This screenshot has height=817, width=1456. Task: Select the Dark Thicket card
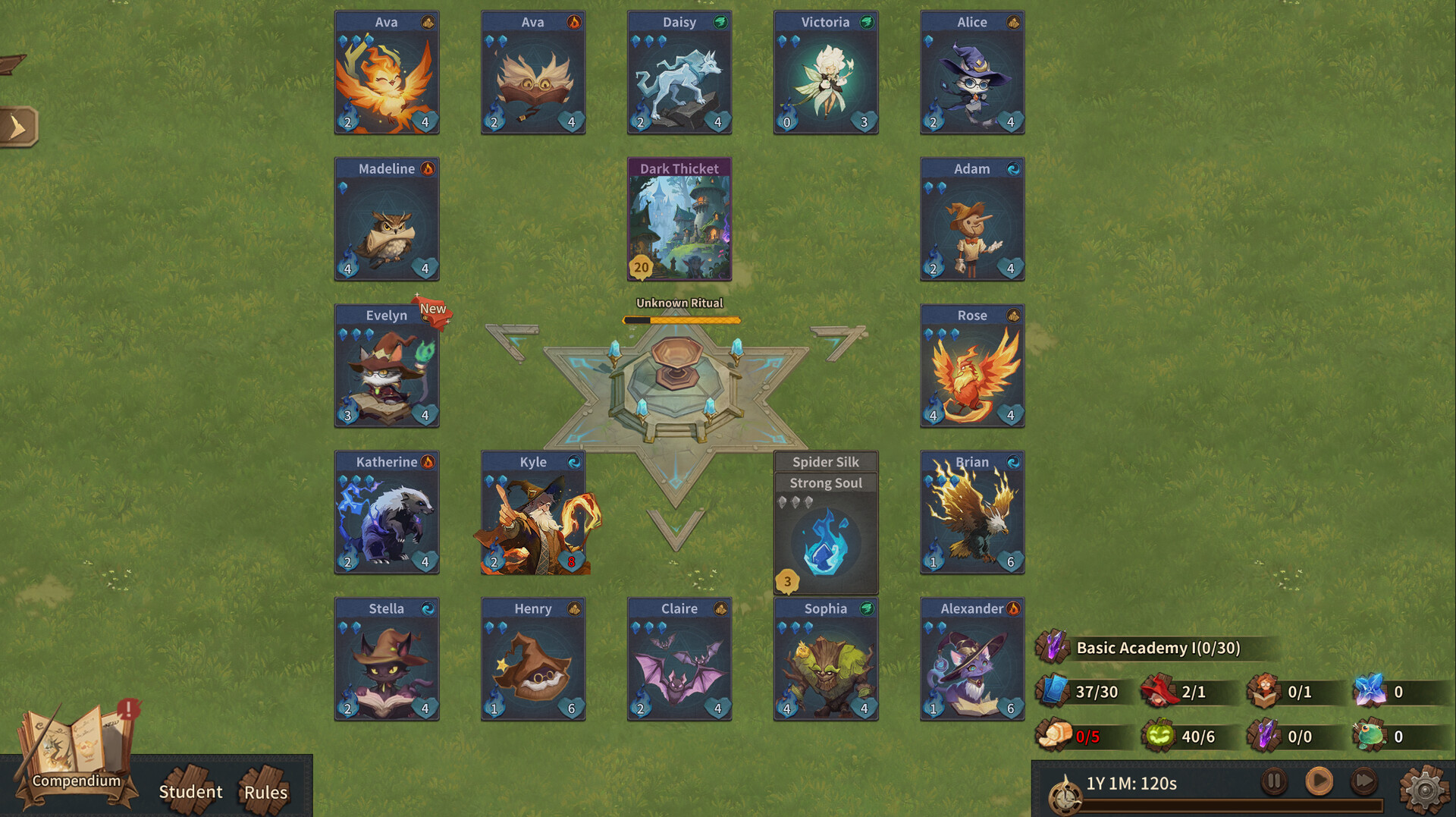[x=679, y=219]
